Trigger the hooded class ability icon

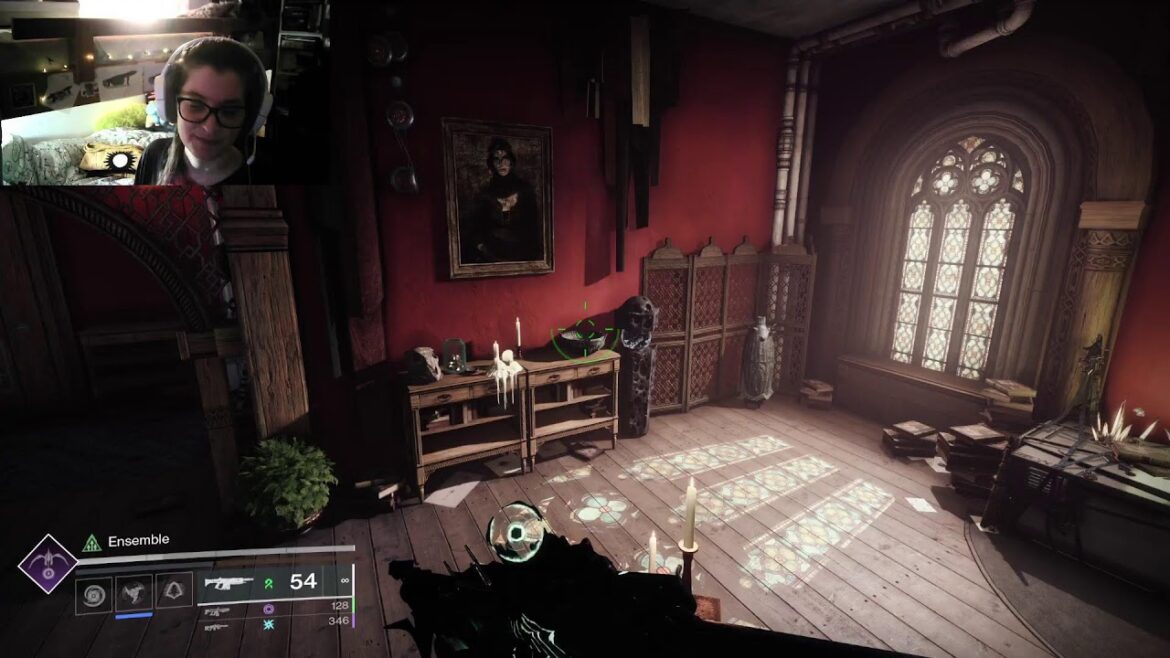pos(174,593)
